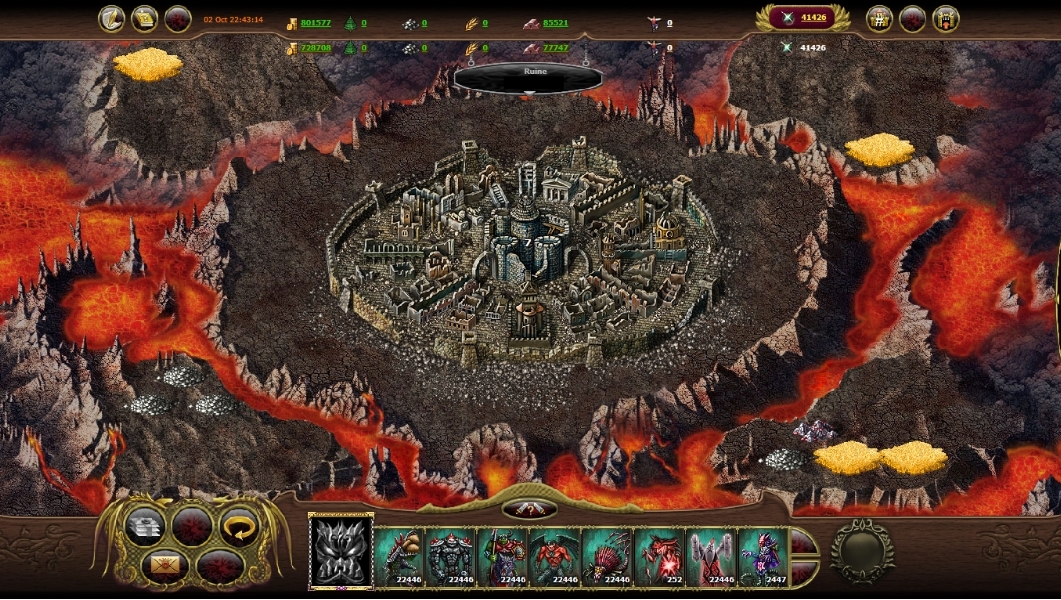Select the sack-carrying creature unit slot

pos(400,556)
